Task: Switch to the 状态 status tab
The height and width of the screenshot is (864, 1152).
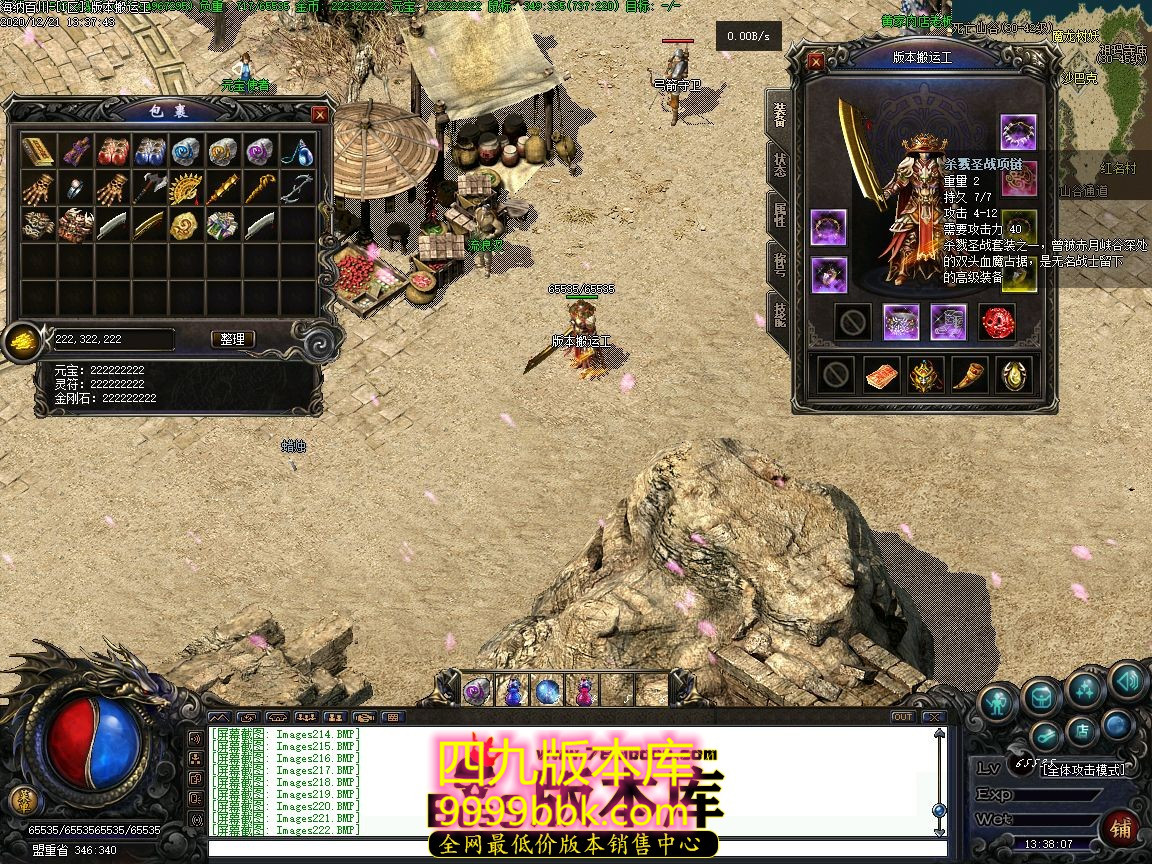Action: (779, 164)
